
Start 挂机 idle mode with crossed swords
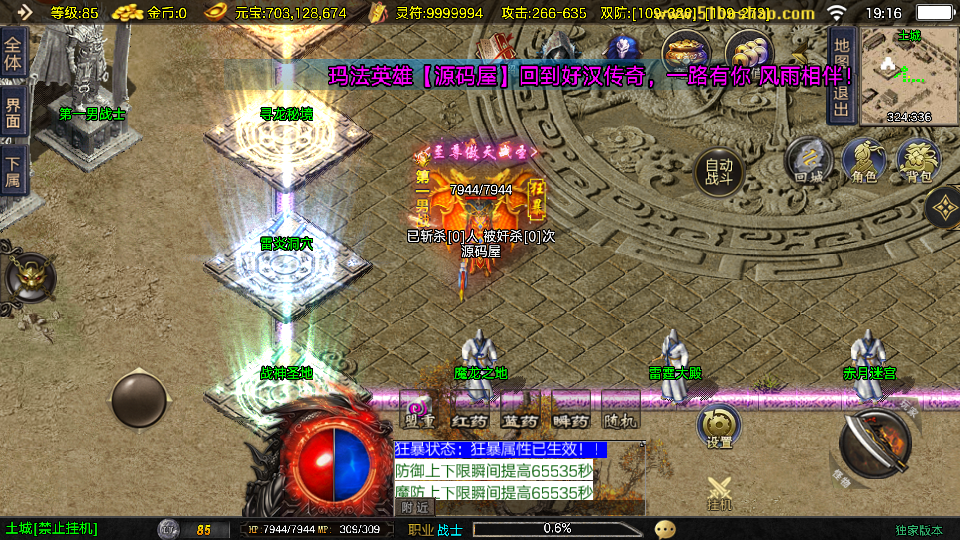tap(720, 493)
